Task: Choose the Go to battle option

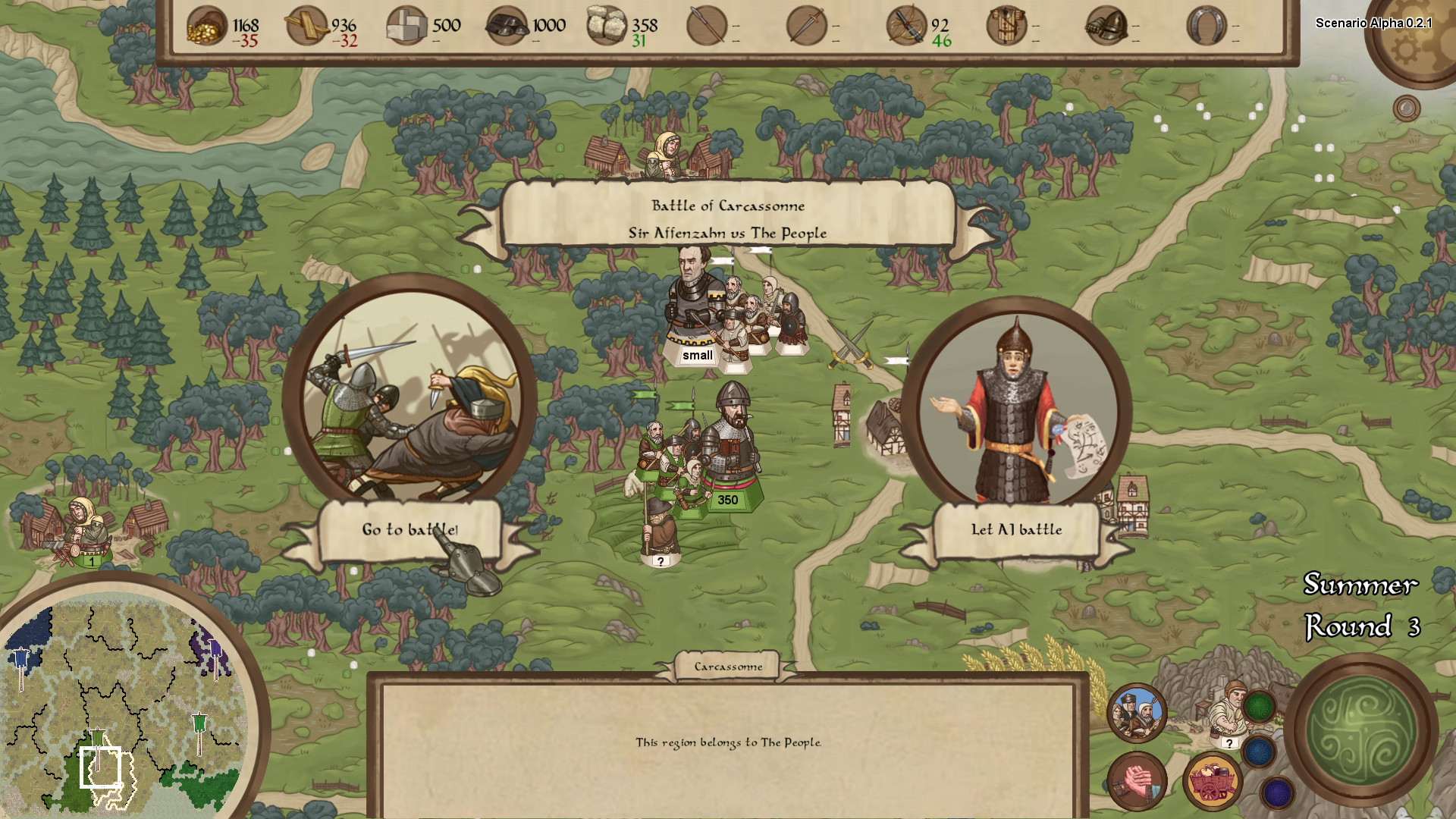Action: point(409,529)
